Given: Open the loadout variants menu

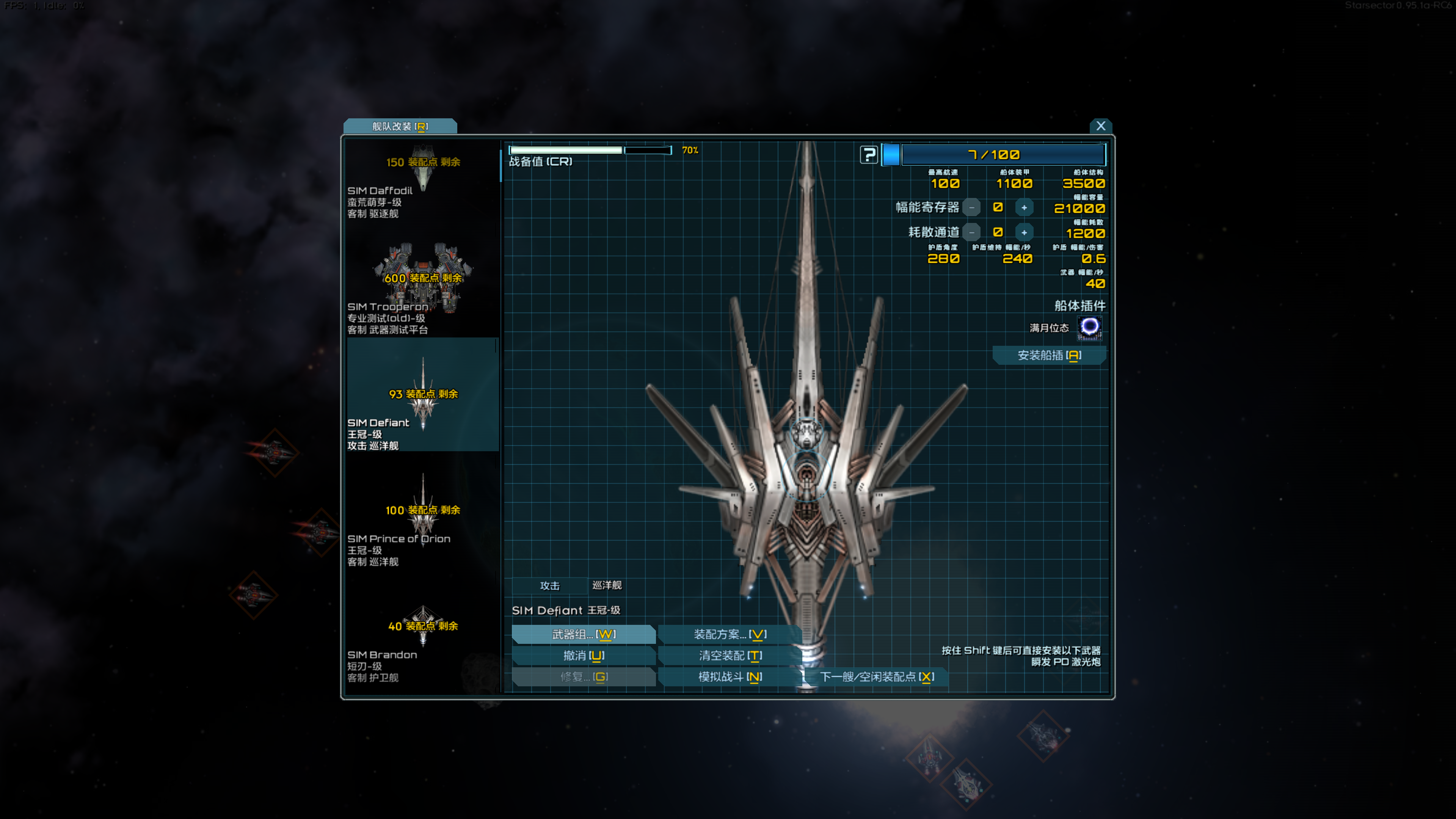Looking at the screenshot, I should (730, 634).
